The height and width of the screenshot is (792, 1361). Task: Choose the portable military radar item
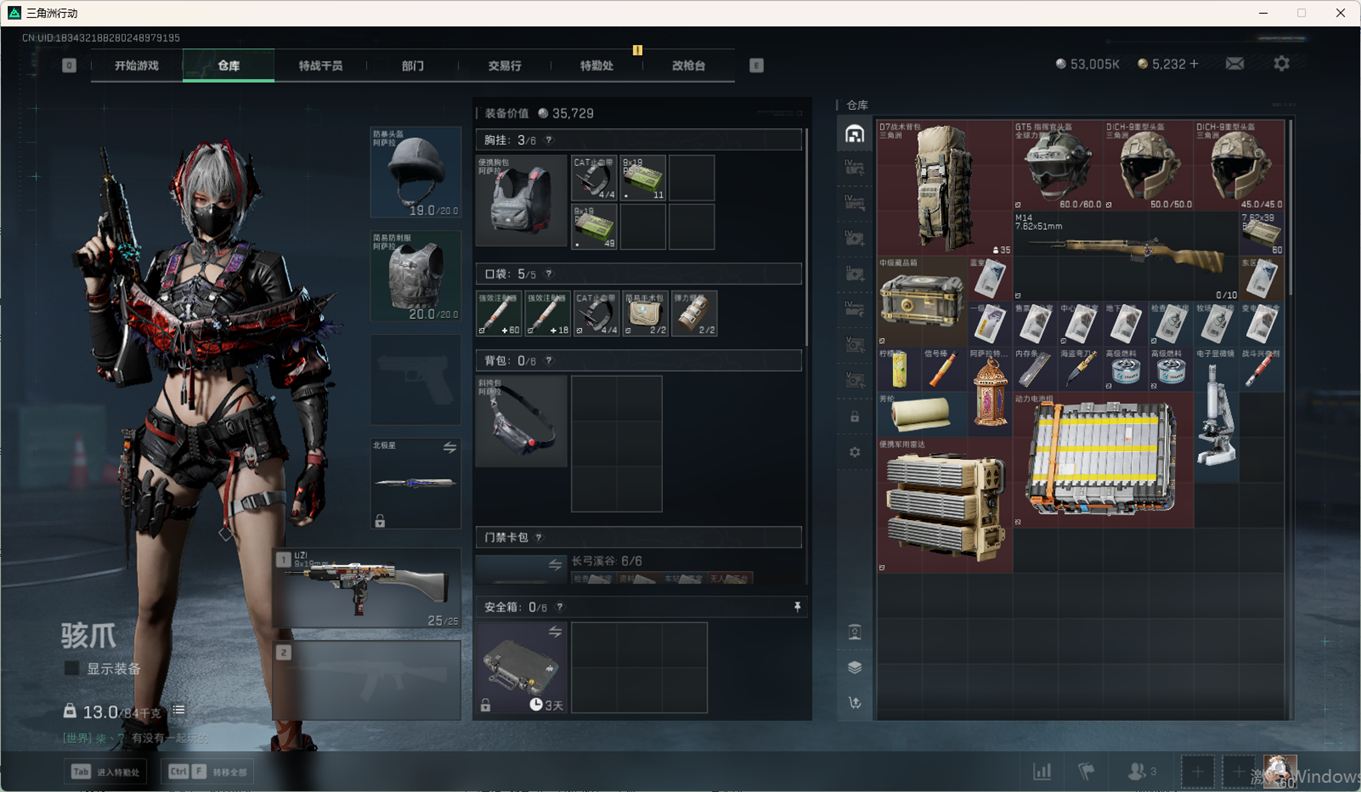(x=944, y=505)
